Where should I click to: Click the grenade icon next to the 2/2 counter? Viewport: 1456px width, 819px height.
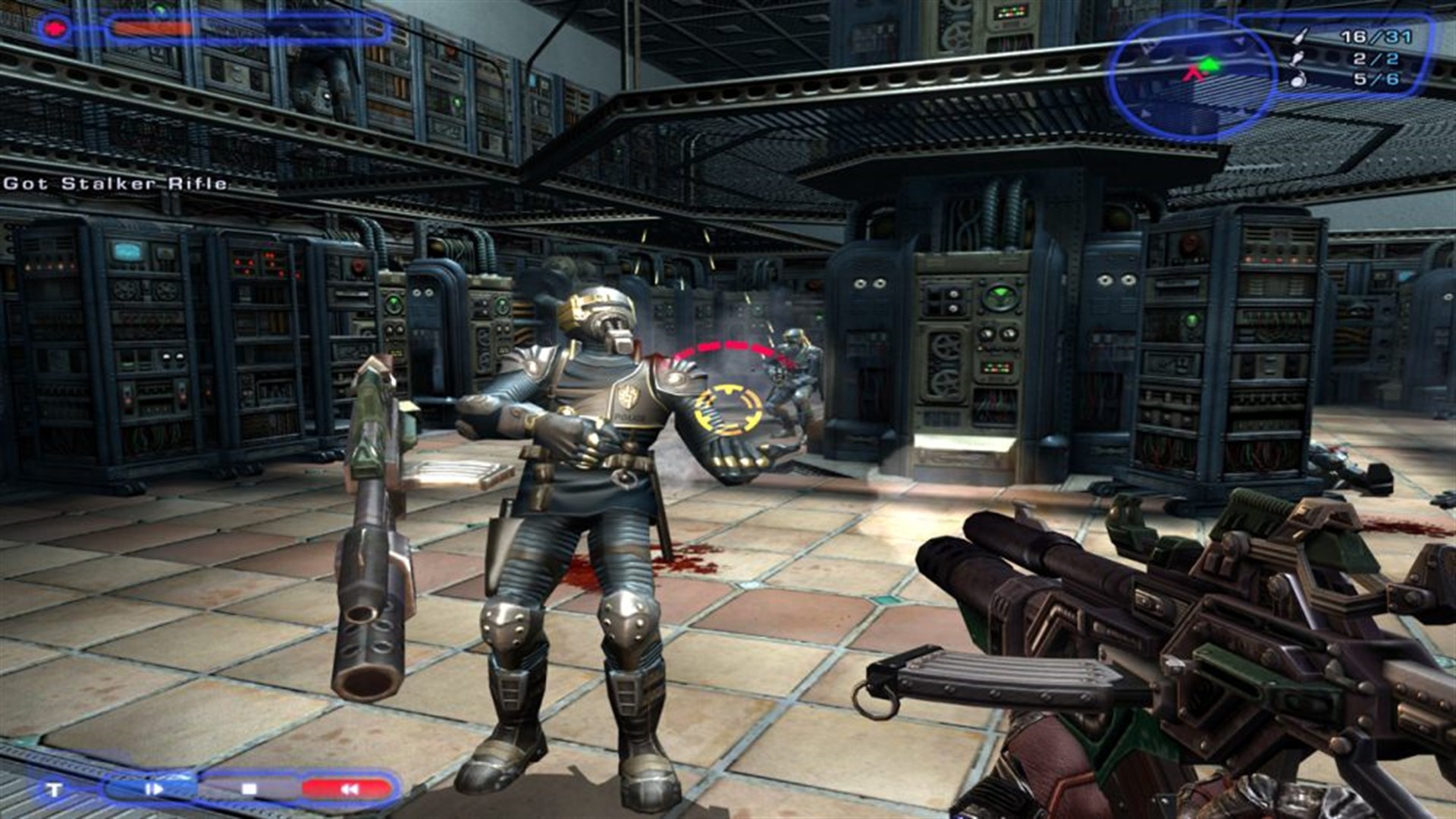(1298, 59)
